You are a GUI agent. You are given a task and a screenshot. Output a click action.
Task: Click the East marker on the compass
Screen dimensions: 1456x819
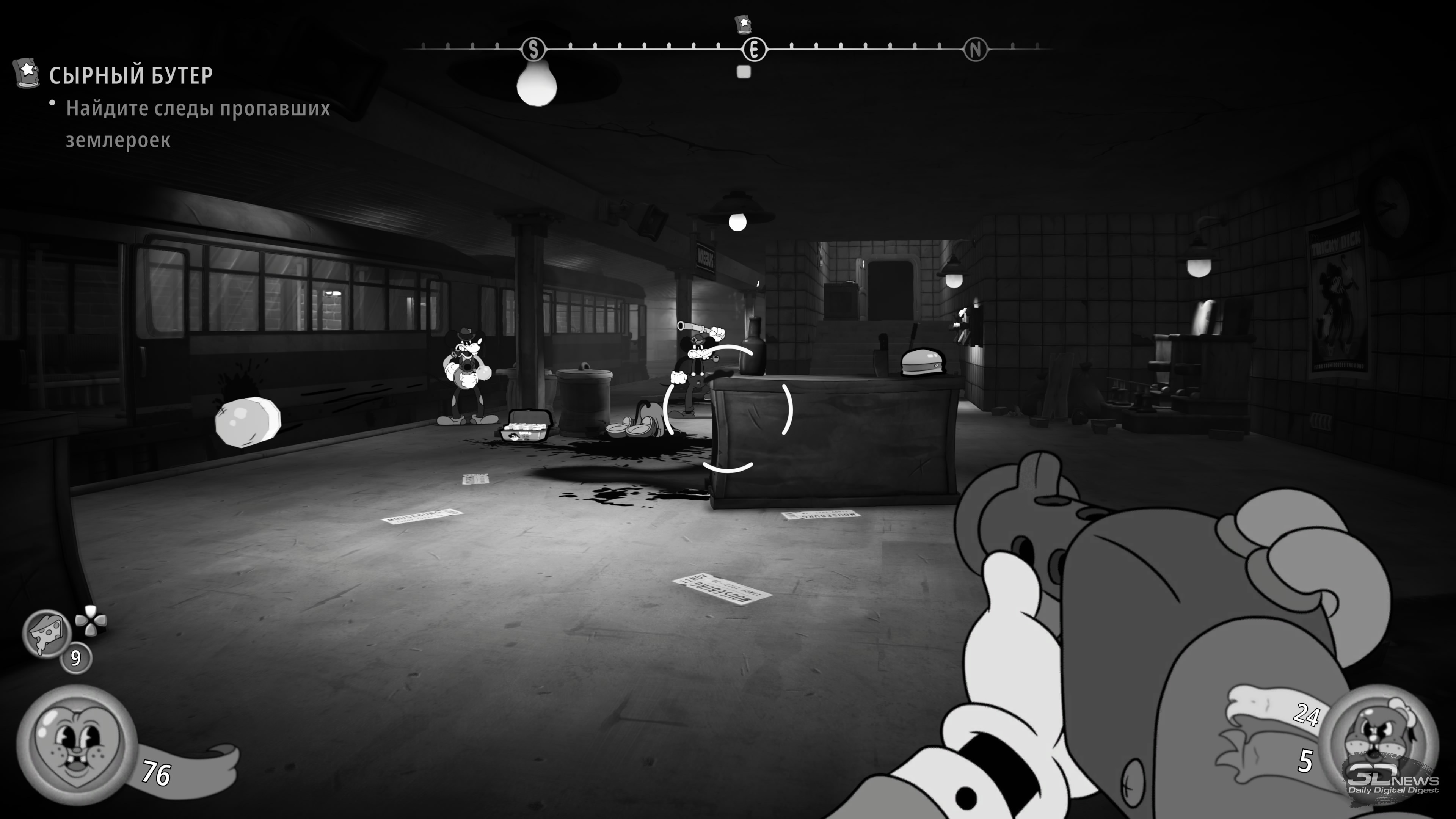click(753, 50)
